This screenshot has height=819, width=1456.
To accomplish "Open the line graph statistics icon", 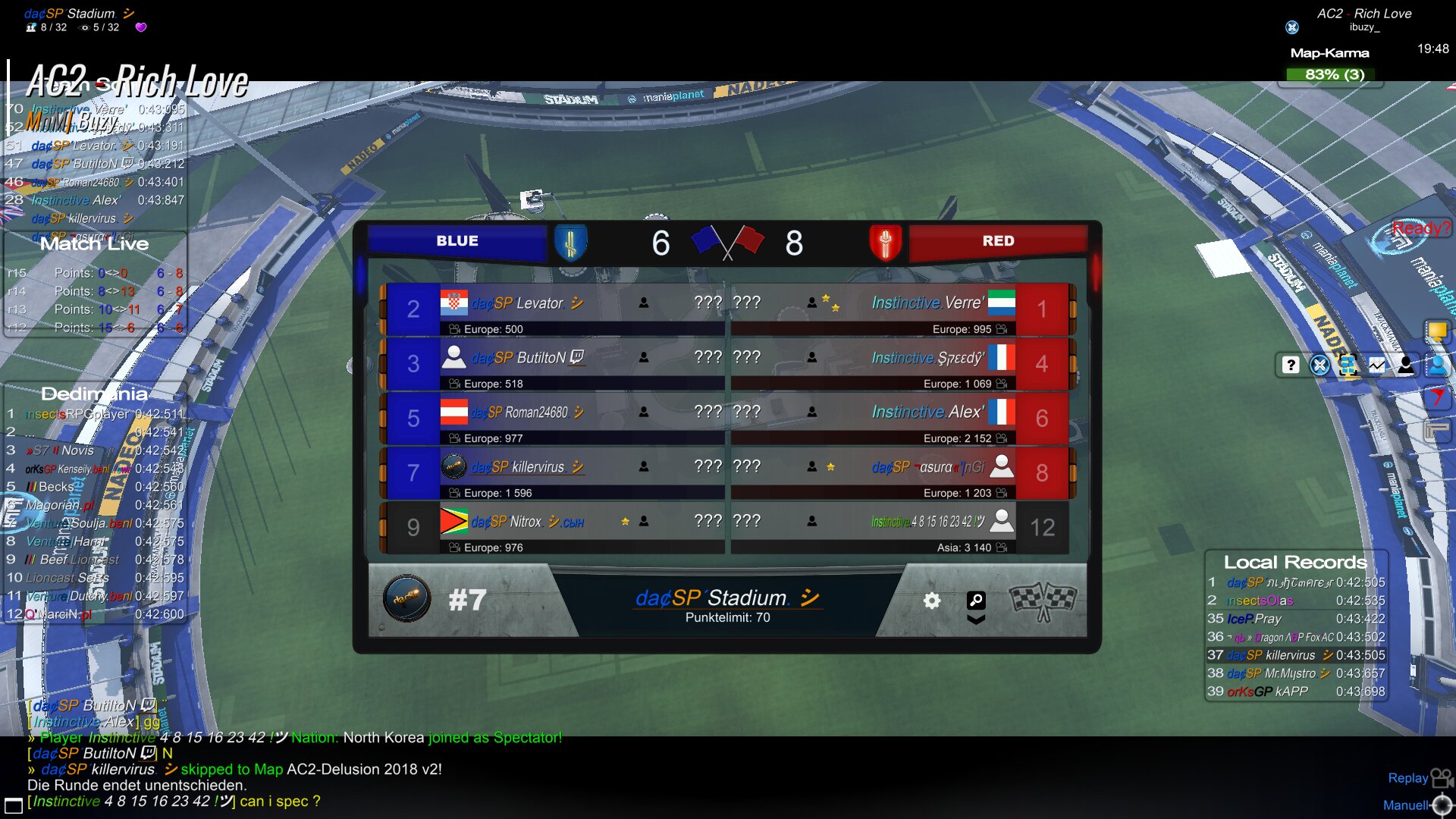I will click(x=1376, y=365).
